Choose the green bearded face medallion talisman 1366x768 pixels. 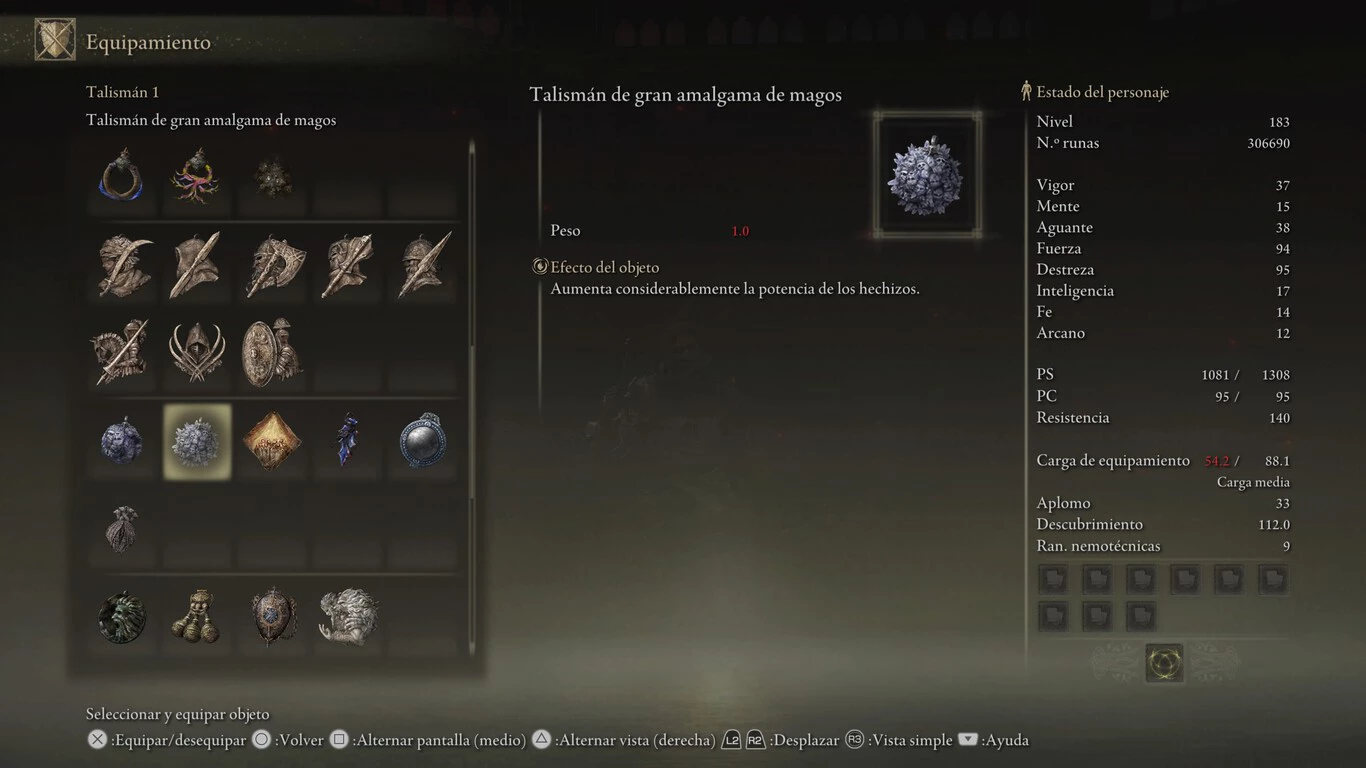122,617
